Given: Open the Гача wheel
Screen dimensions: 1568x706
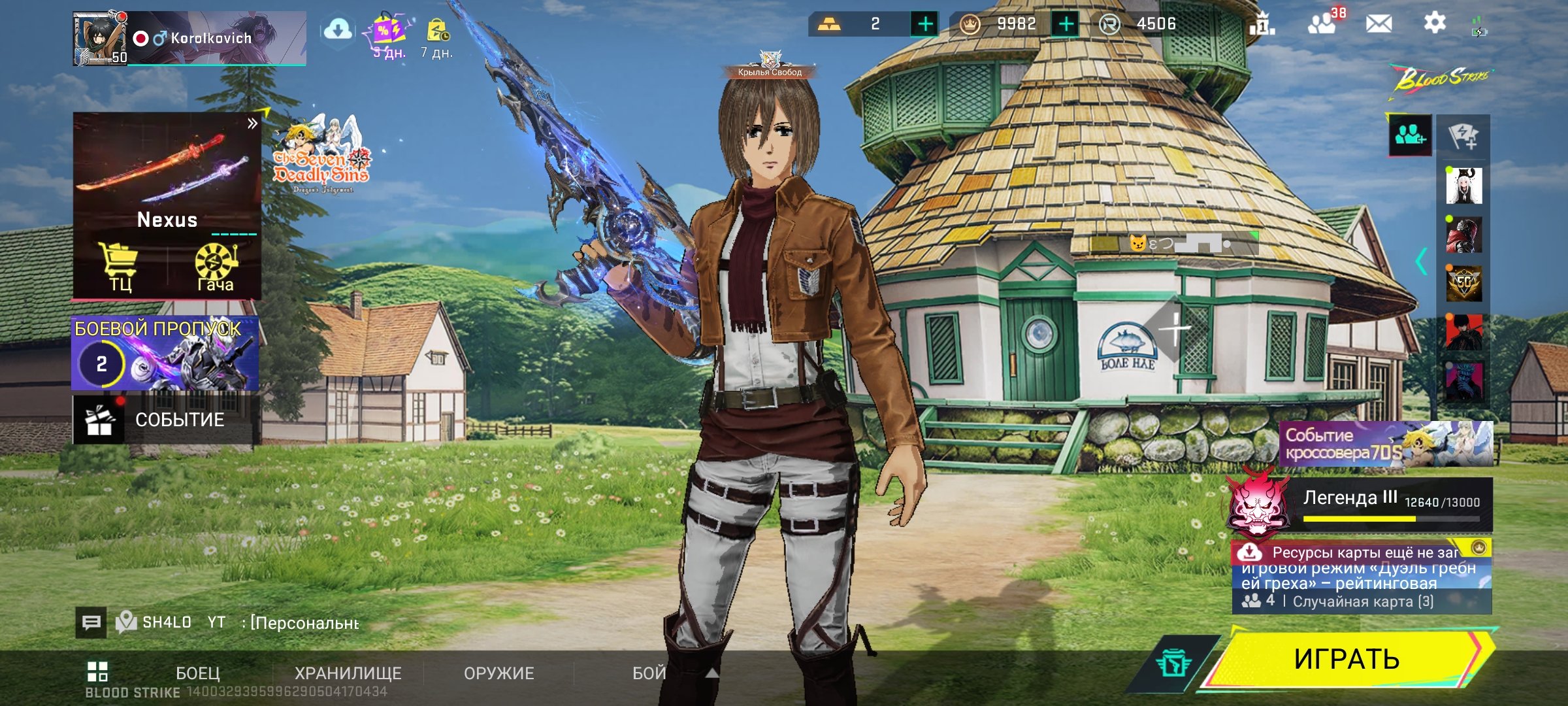Looking at the screenshot, I should (x=215, y=267).
